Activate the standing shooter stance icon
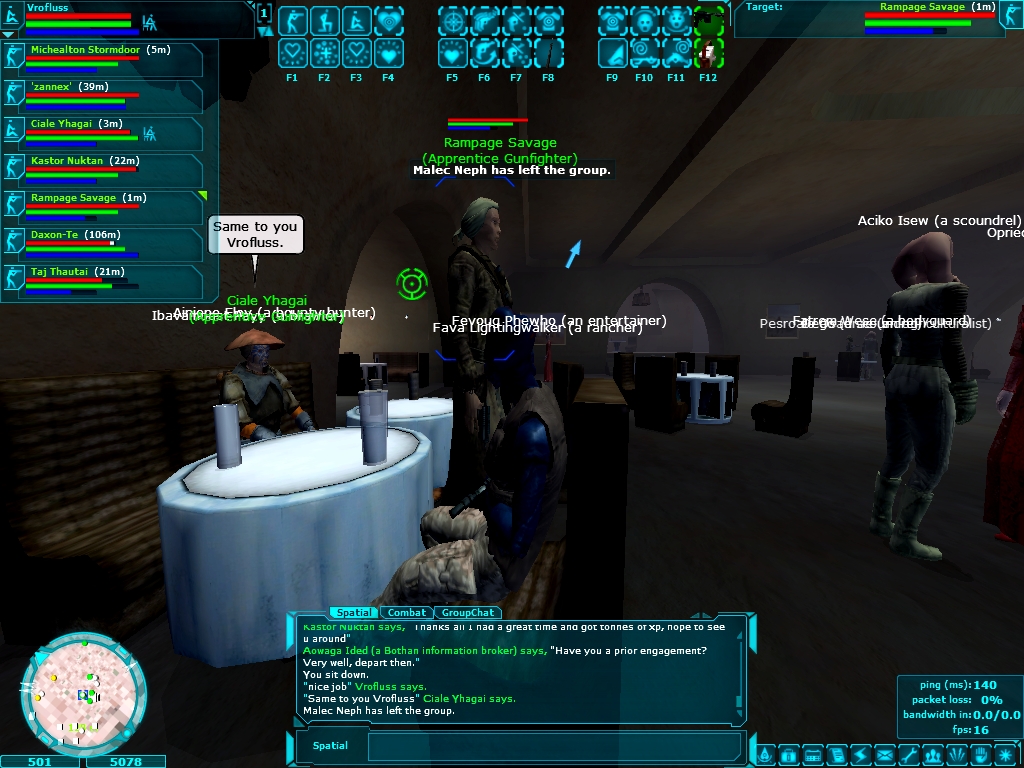Screen dimensions: 1024x768 click(293, 21)
